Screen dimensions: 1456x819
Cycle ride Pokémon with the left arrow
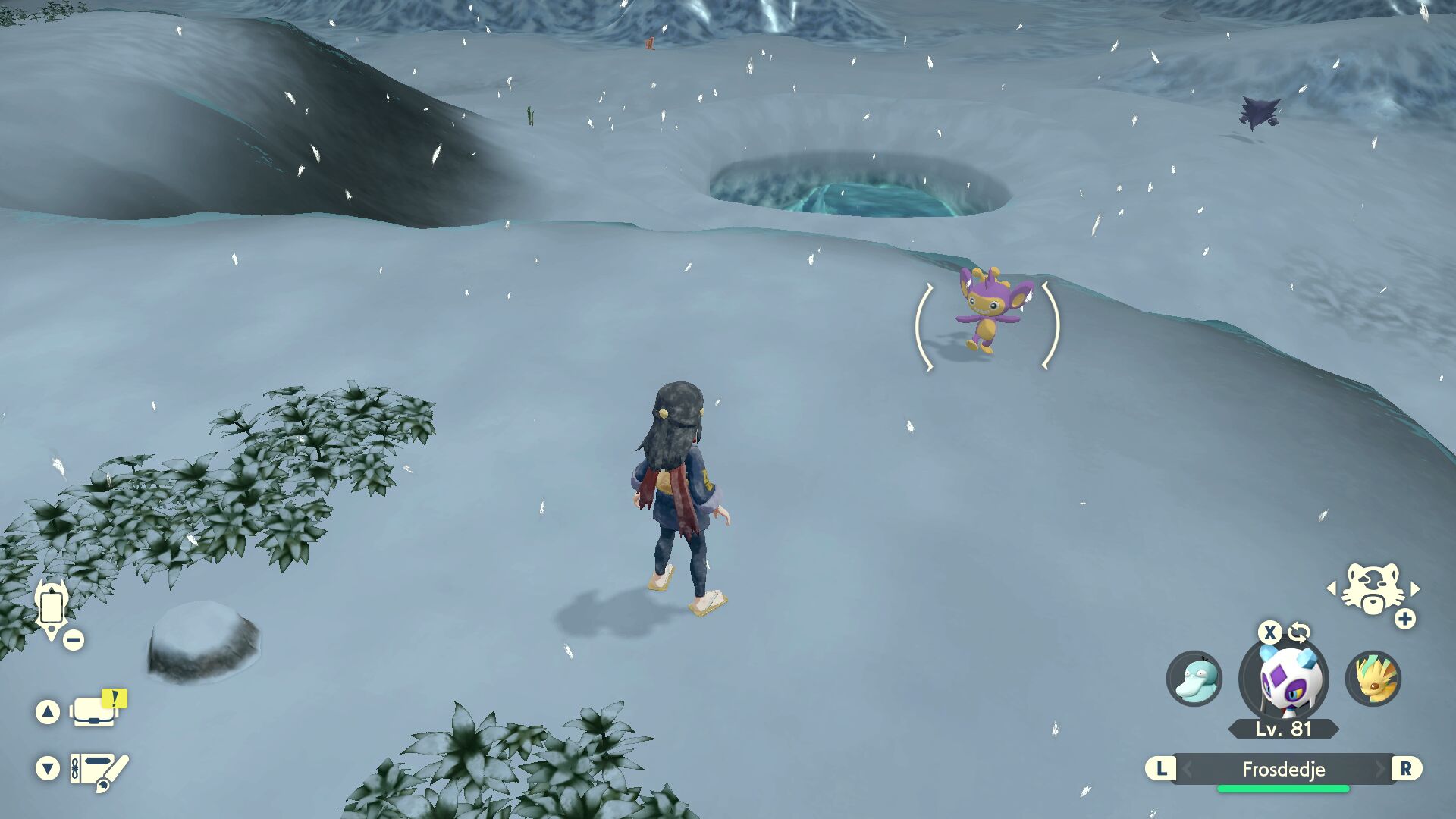click(1332, 588)
